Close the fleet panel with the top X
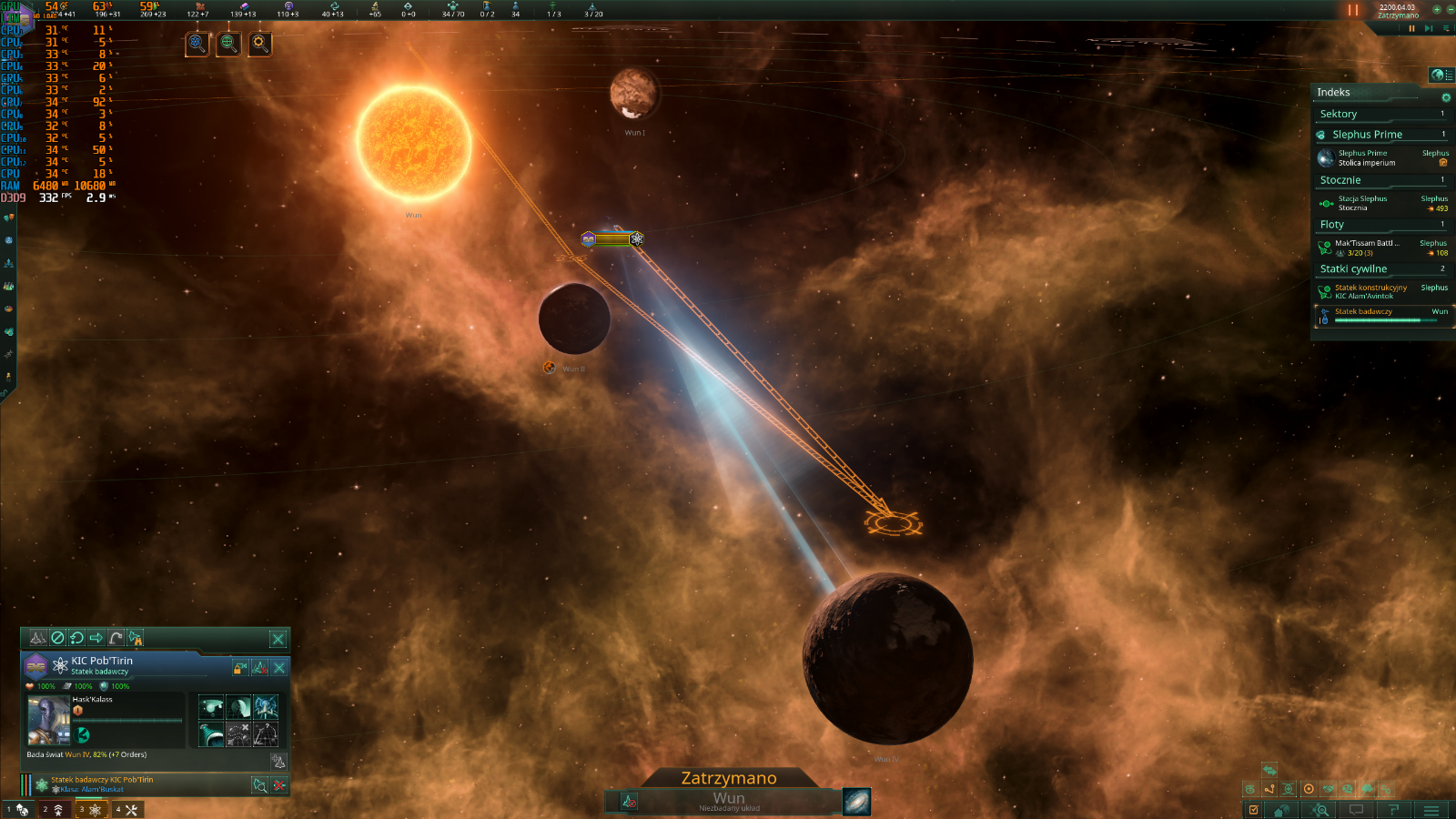This screenshot has height=819, width=1456. [x=278, y=639]
